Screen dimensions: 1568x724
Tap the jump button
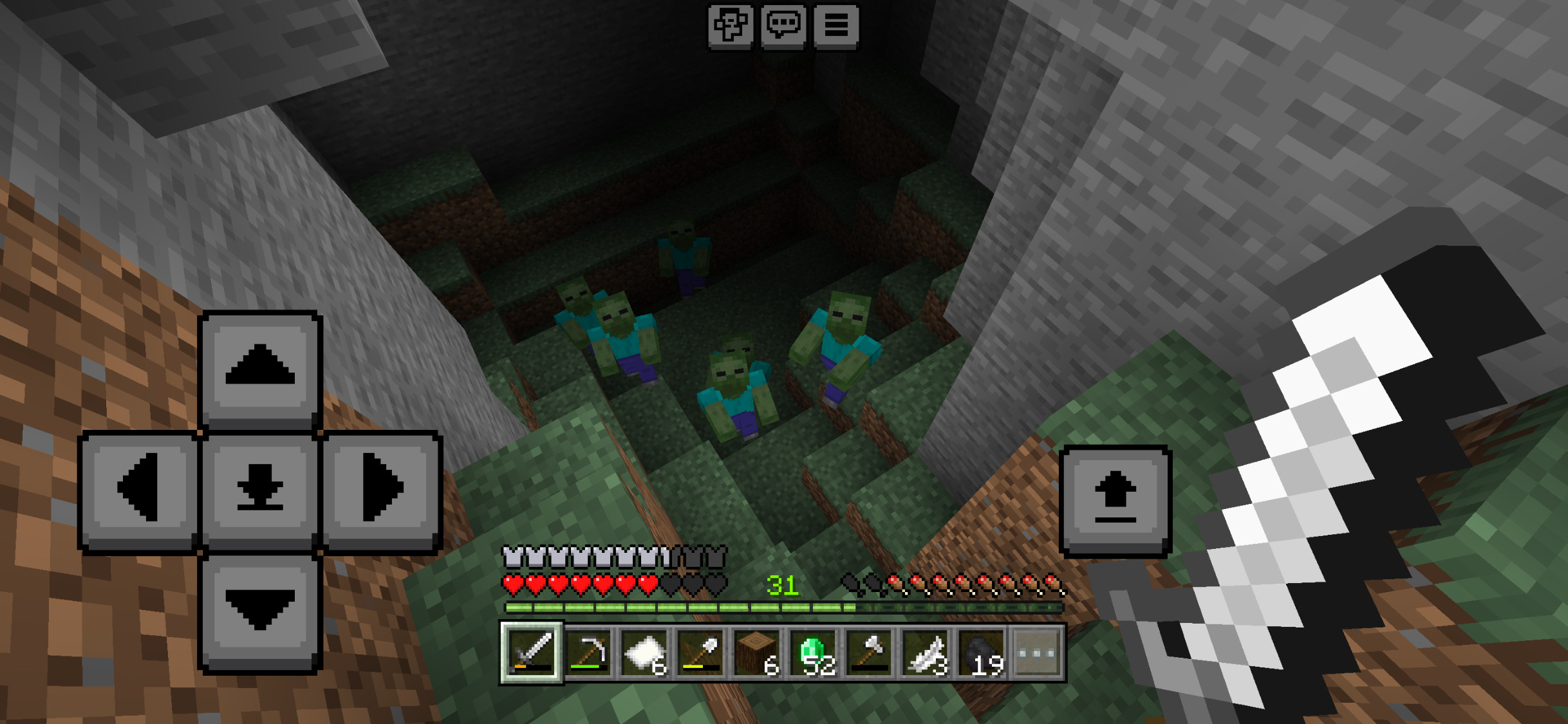1115,500
